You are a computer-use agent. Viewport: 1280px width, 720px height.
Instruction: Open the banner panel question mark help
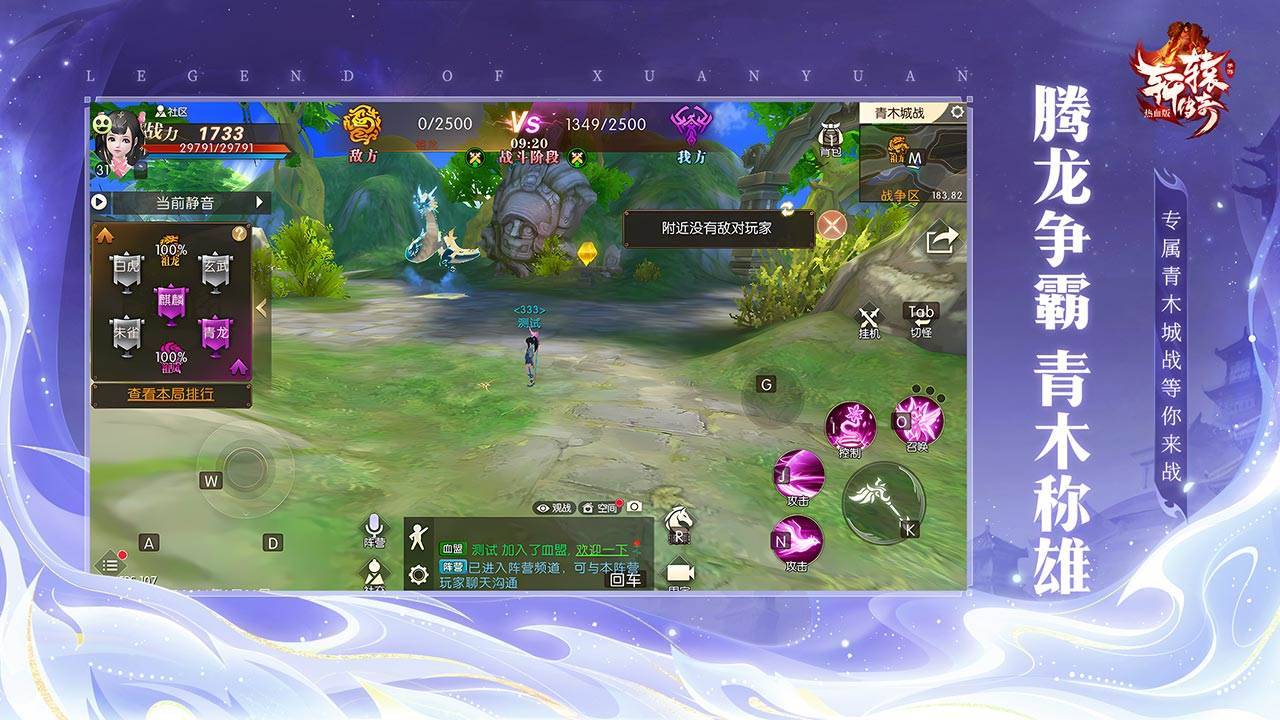coord(239,233)
